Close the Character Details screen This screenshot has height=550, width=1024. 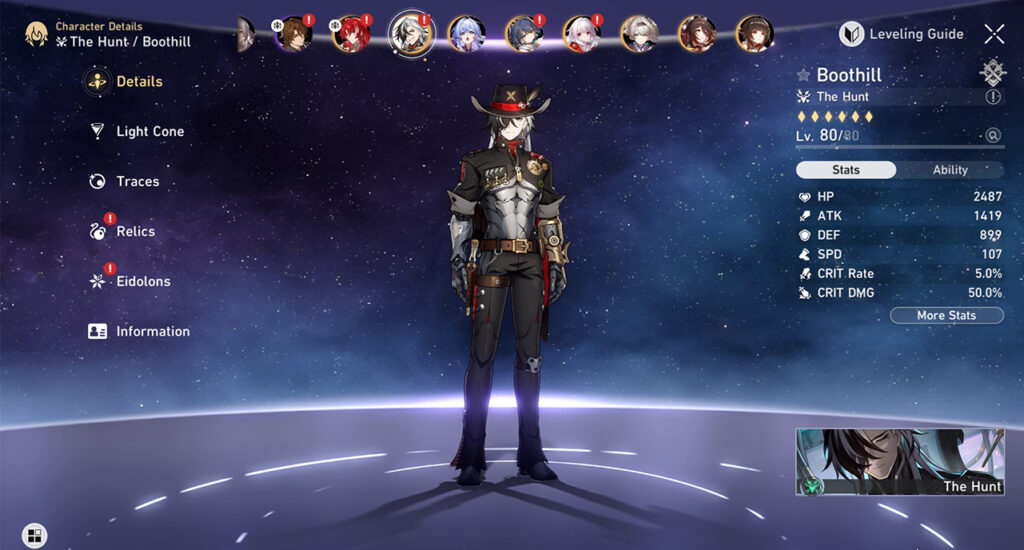[x=994, y=34]
